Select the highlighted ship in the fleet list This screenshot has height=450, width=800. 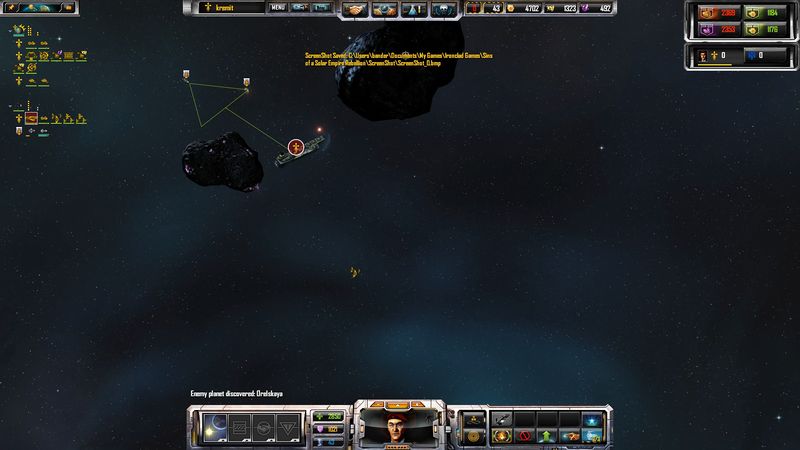click(33, 119)
